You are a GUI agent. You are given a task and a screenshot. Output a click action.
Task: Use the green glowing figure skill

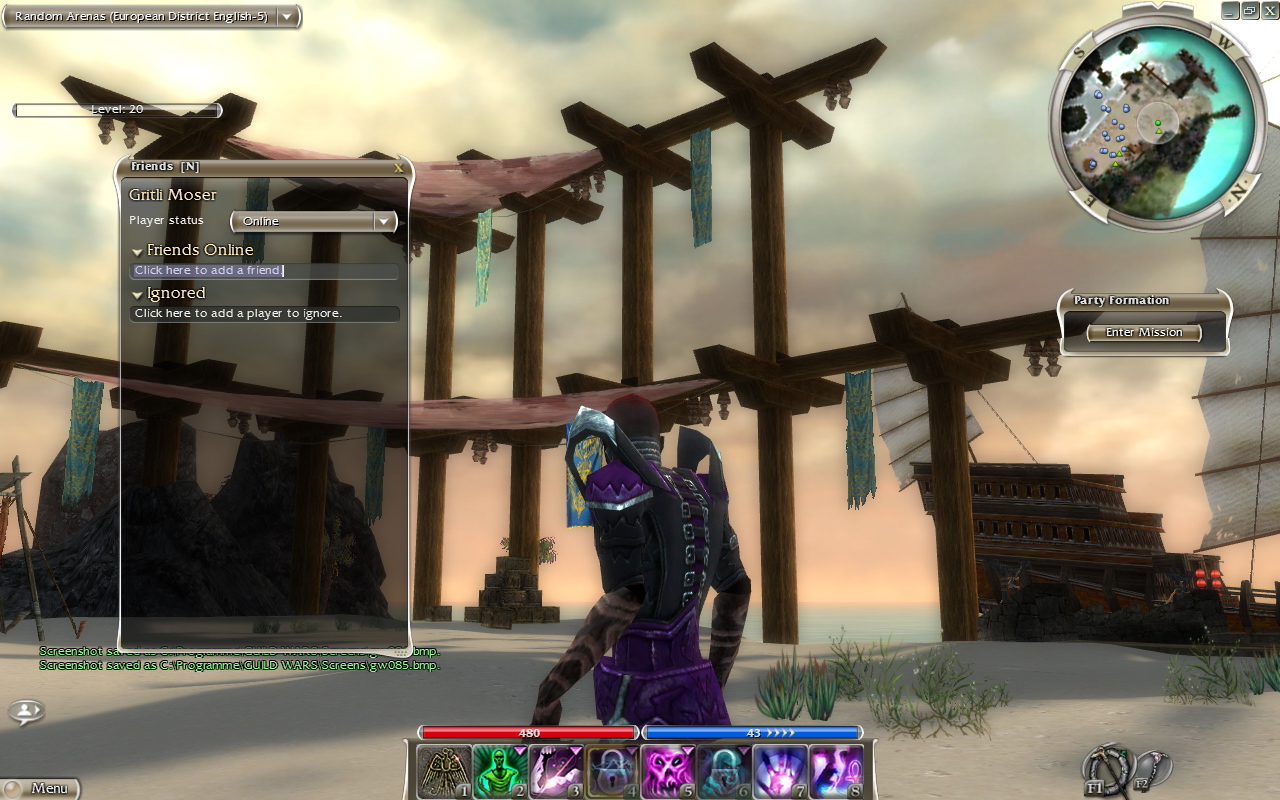click(499, 772)
